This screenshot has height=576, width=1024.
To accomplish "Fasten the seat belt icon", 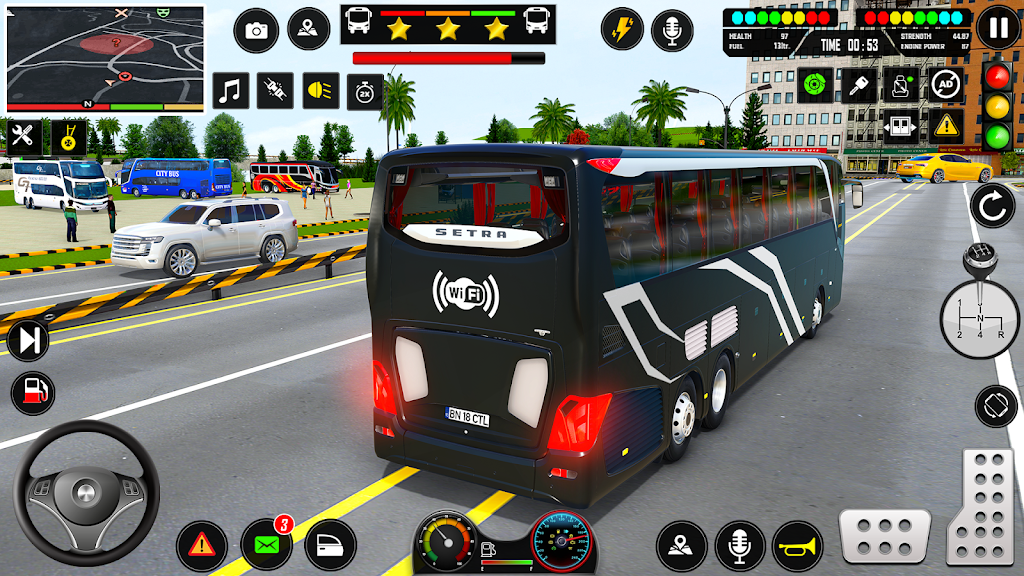I will coord(903,84).
